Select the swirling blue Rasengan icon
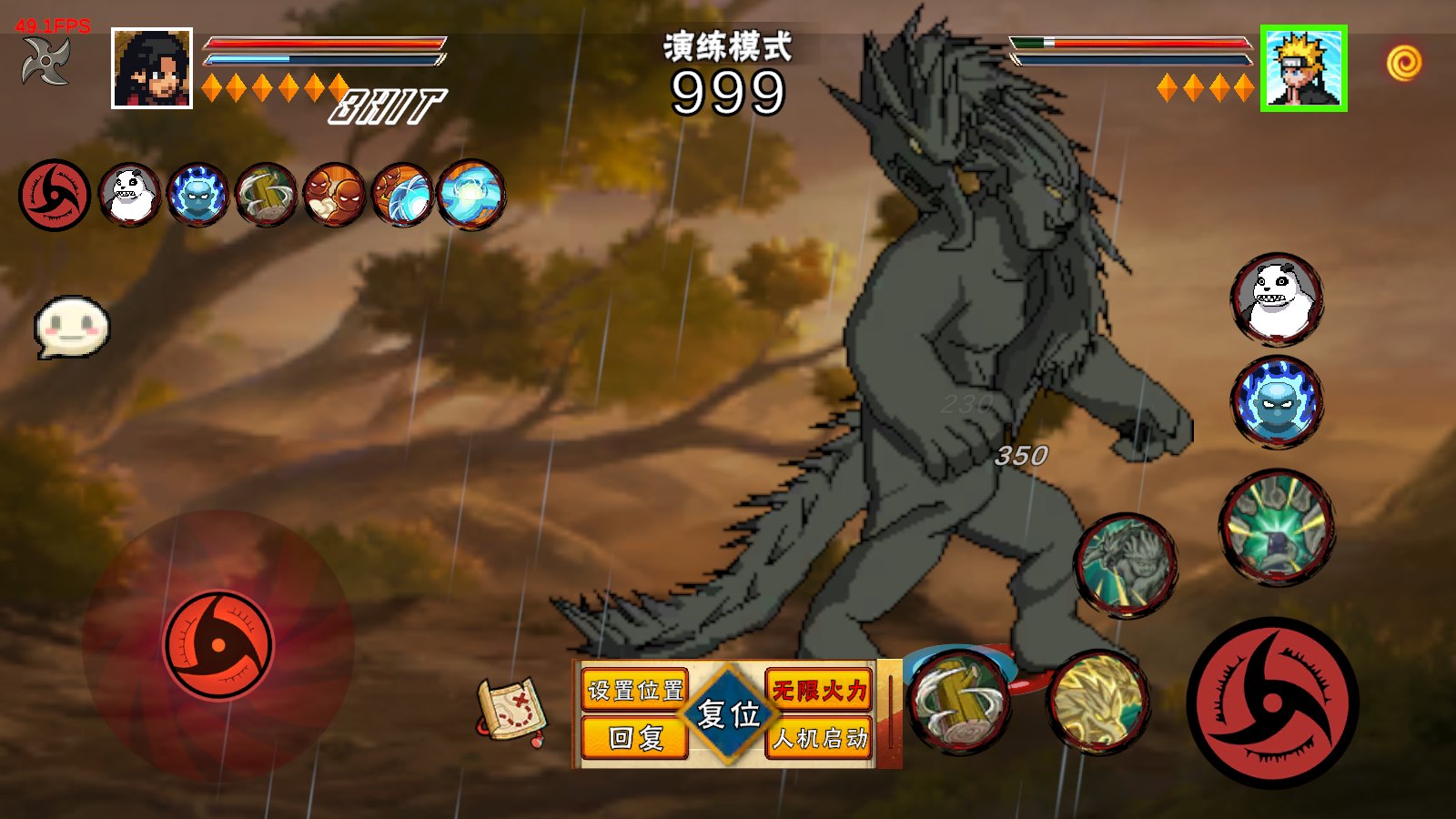1456x819 pixels. point(470,195)
